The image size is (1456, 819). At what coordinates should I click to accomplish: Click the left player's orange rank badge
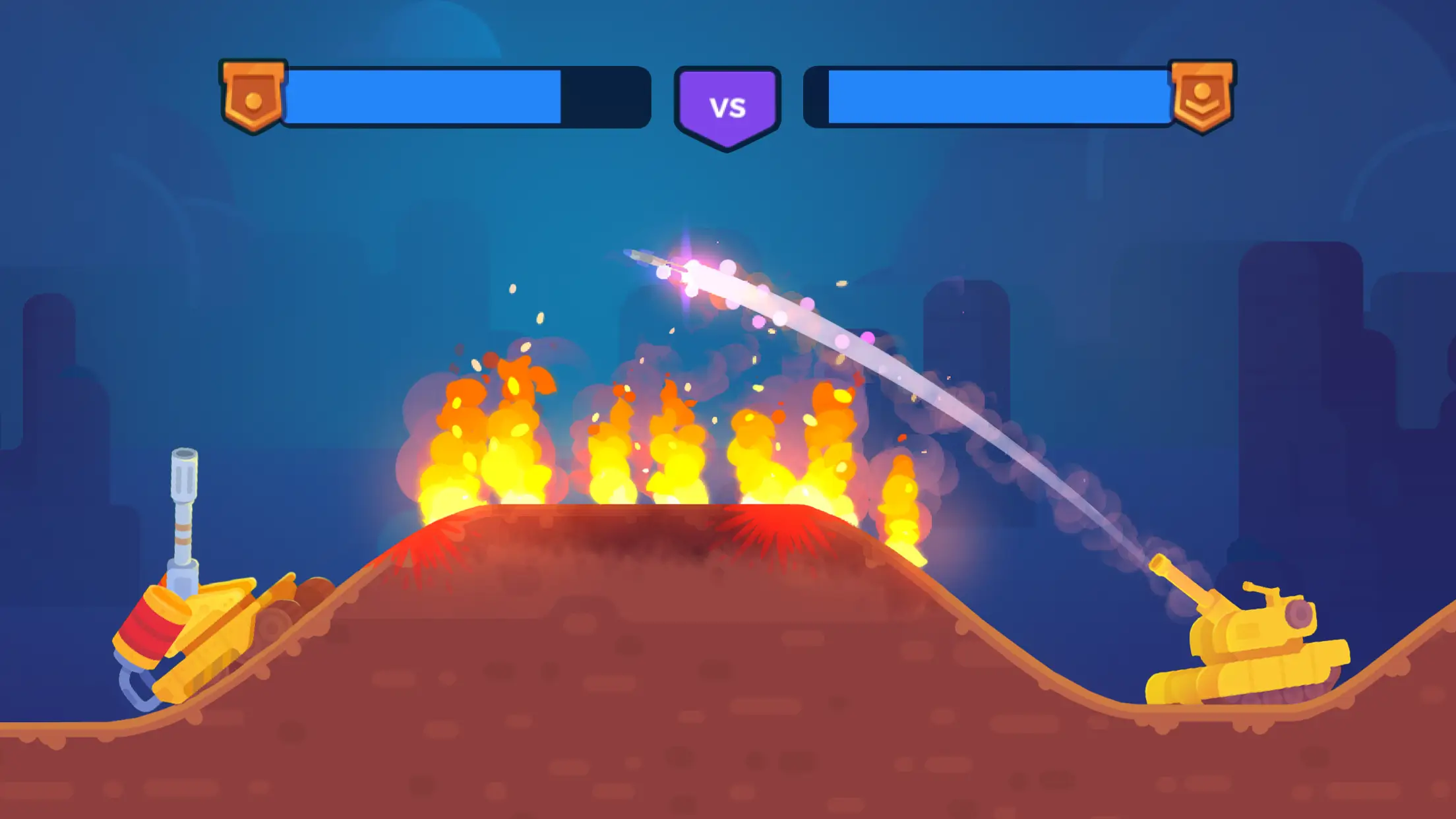click(x=253, y=96)
